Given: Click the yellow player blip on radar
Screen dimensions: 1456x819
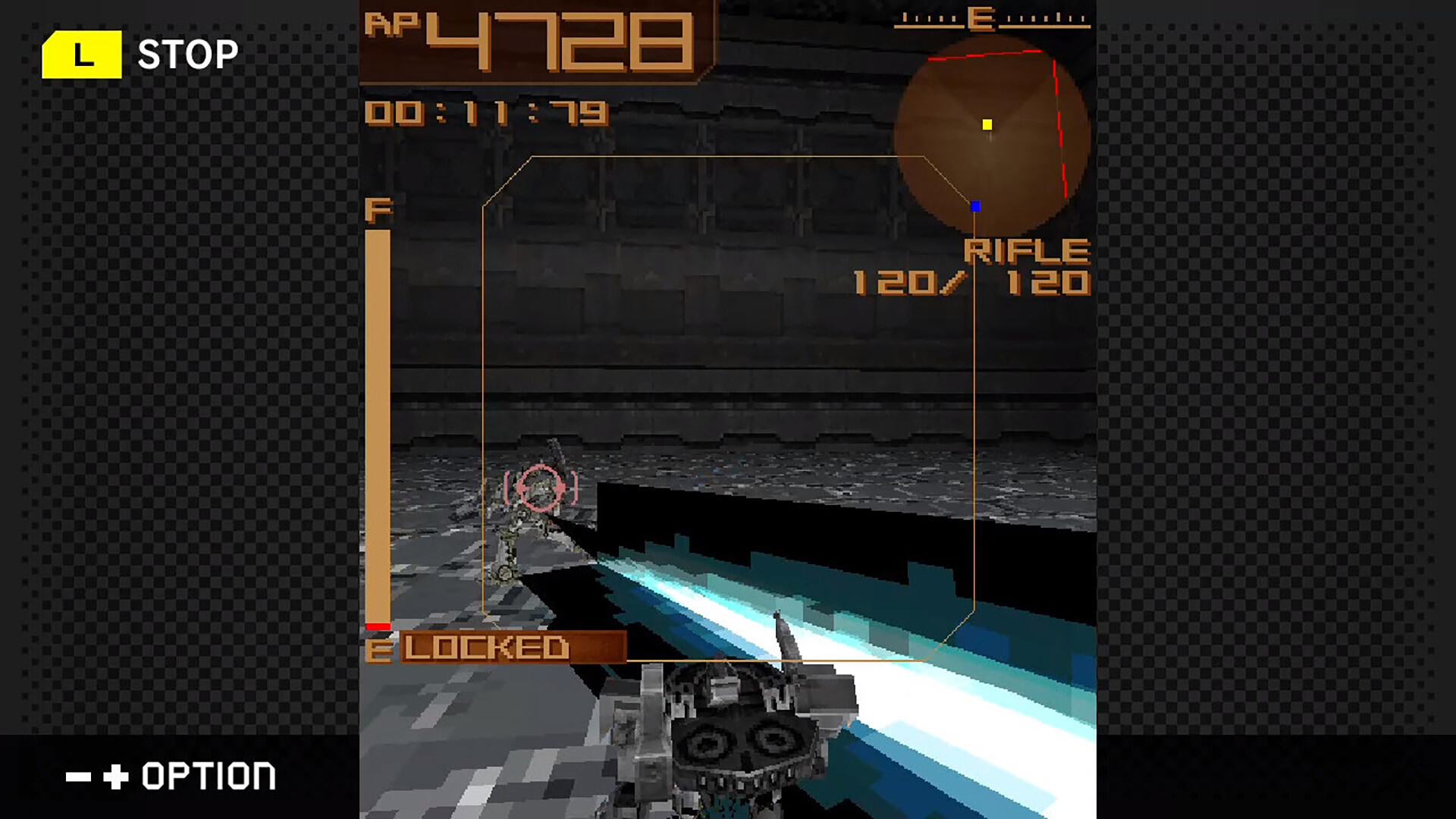Looking at the screenshot, I should click(x=987, y=124).
